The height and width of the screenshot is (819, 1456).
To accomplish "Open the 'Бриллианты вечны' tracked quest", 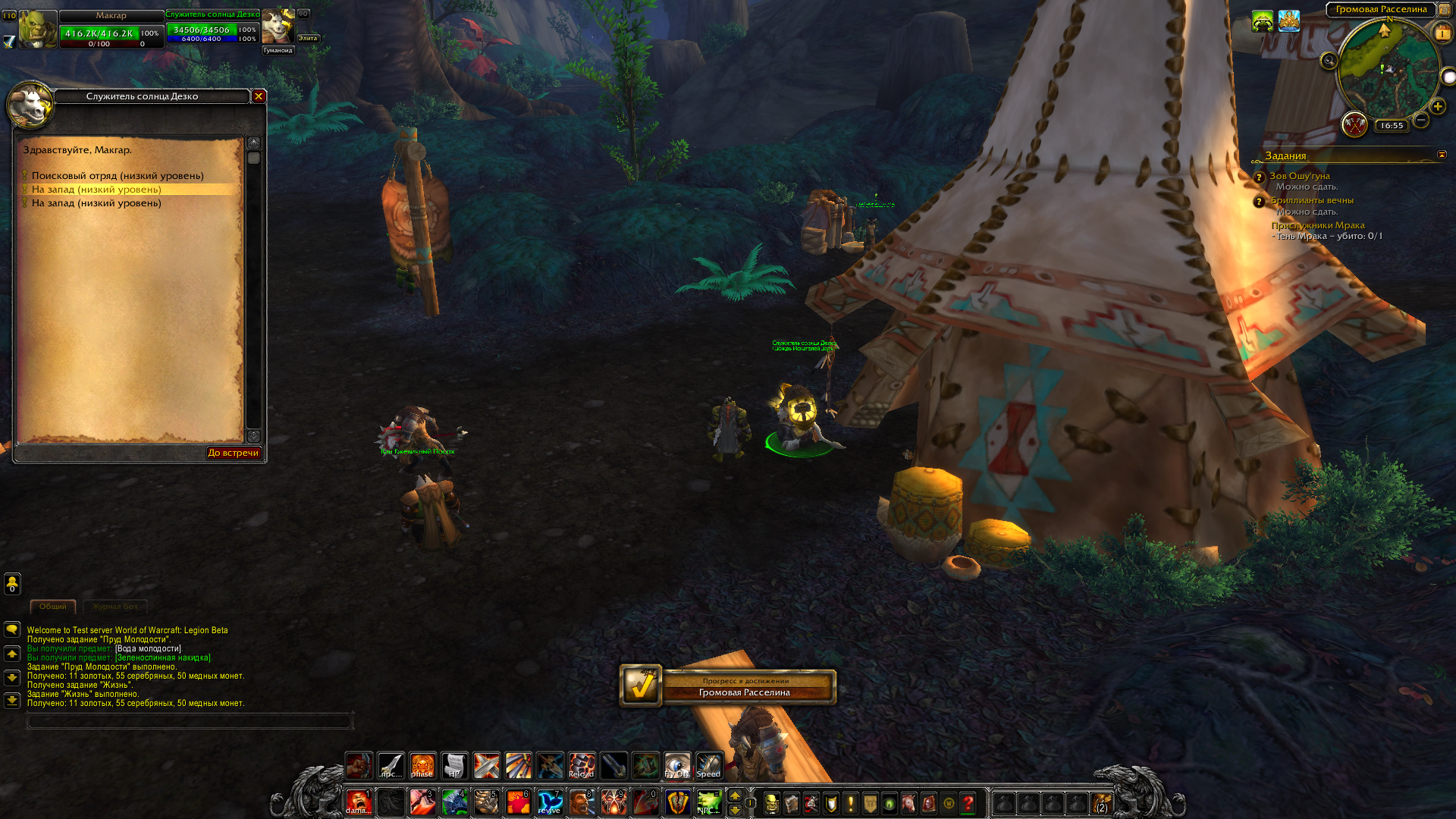I will coord(1312,200).
